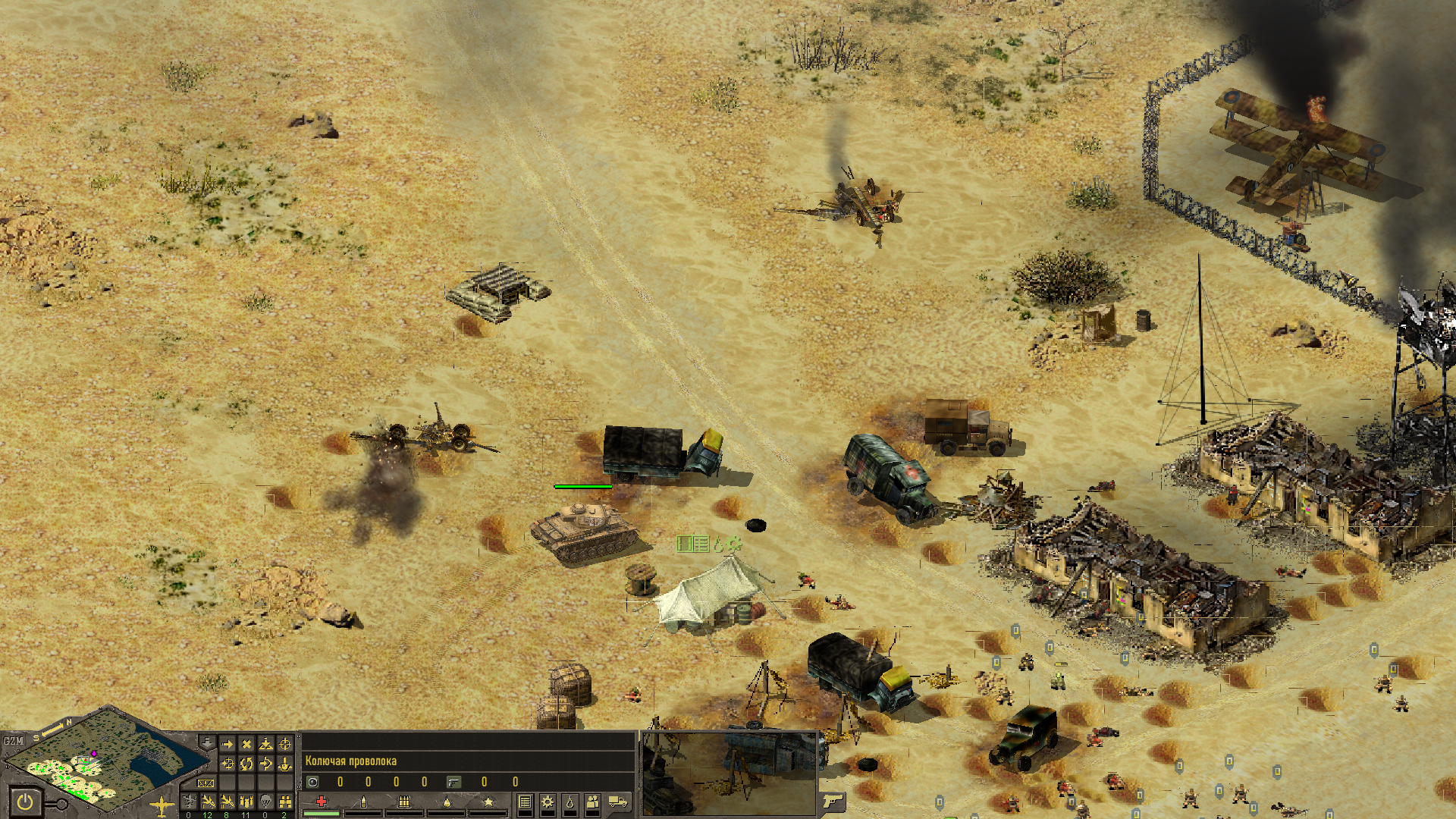Call in reconnaissance plane with binoculars icon
1456x819 pixels.
285,802
